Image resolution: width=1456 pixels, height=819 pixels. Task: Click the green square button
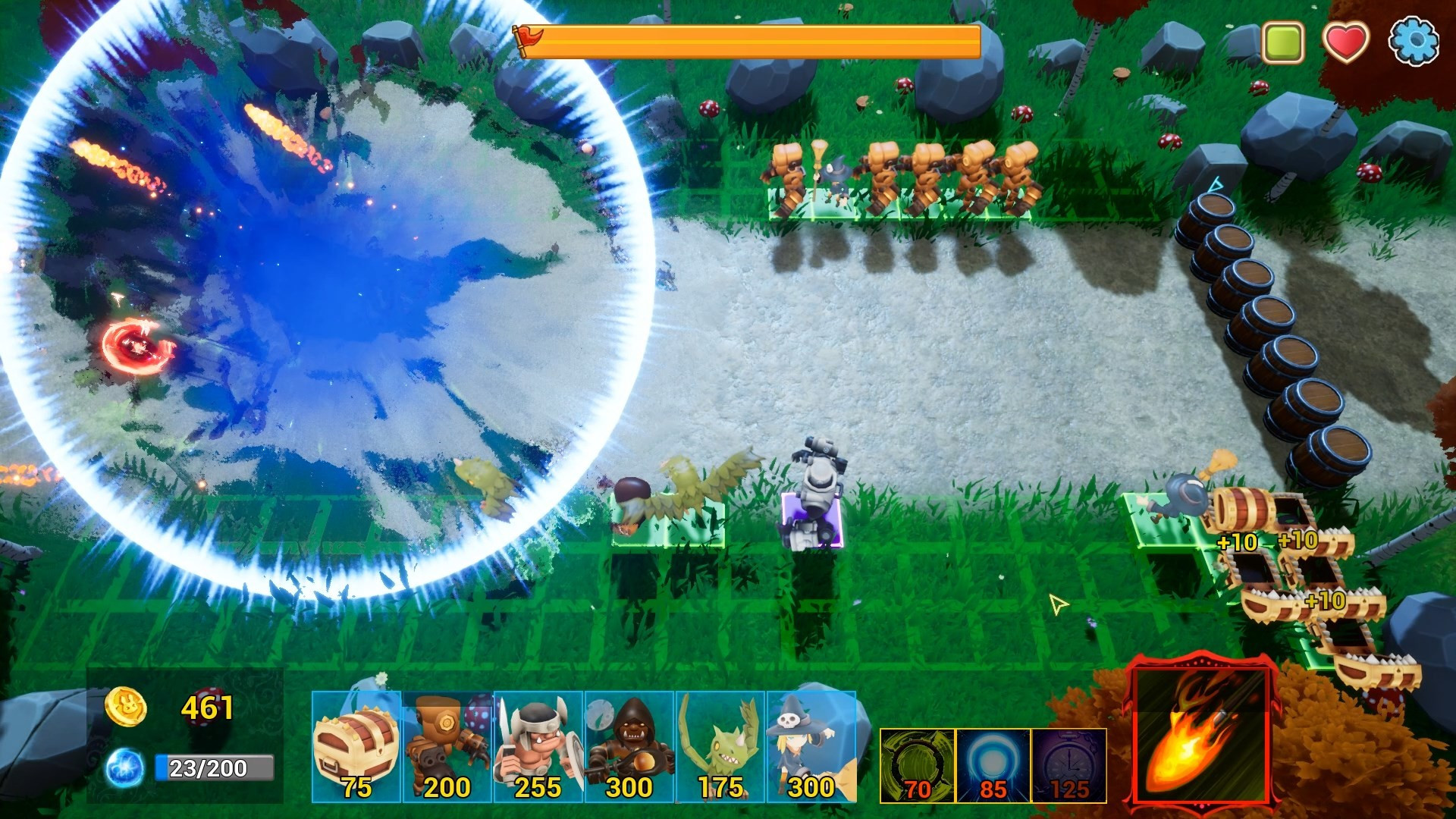[1282, 41]
